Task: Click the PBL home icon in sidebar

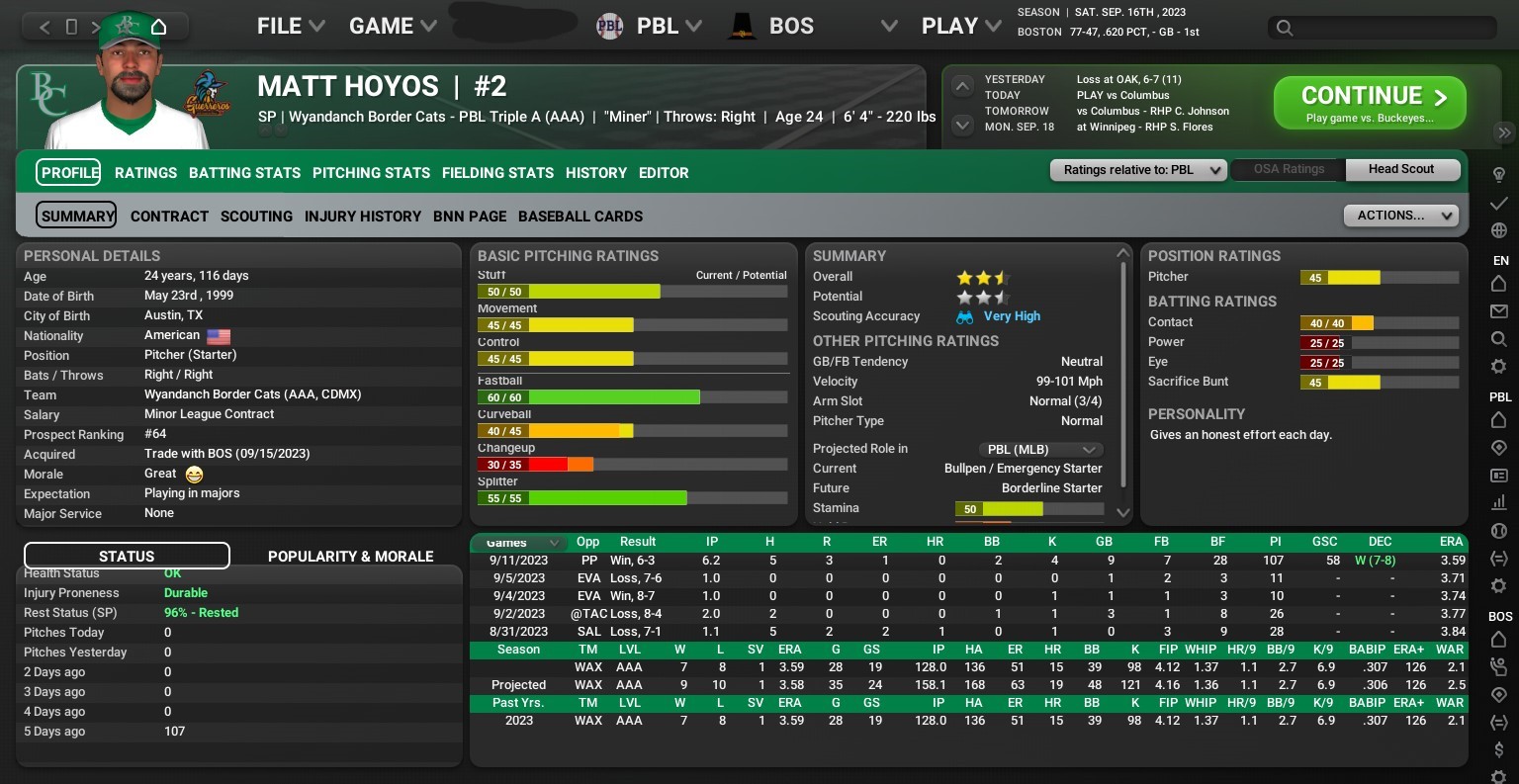Action: point(1500,419)
